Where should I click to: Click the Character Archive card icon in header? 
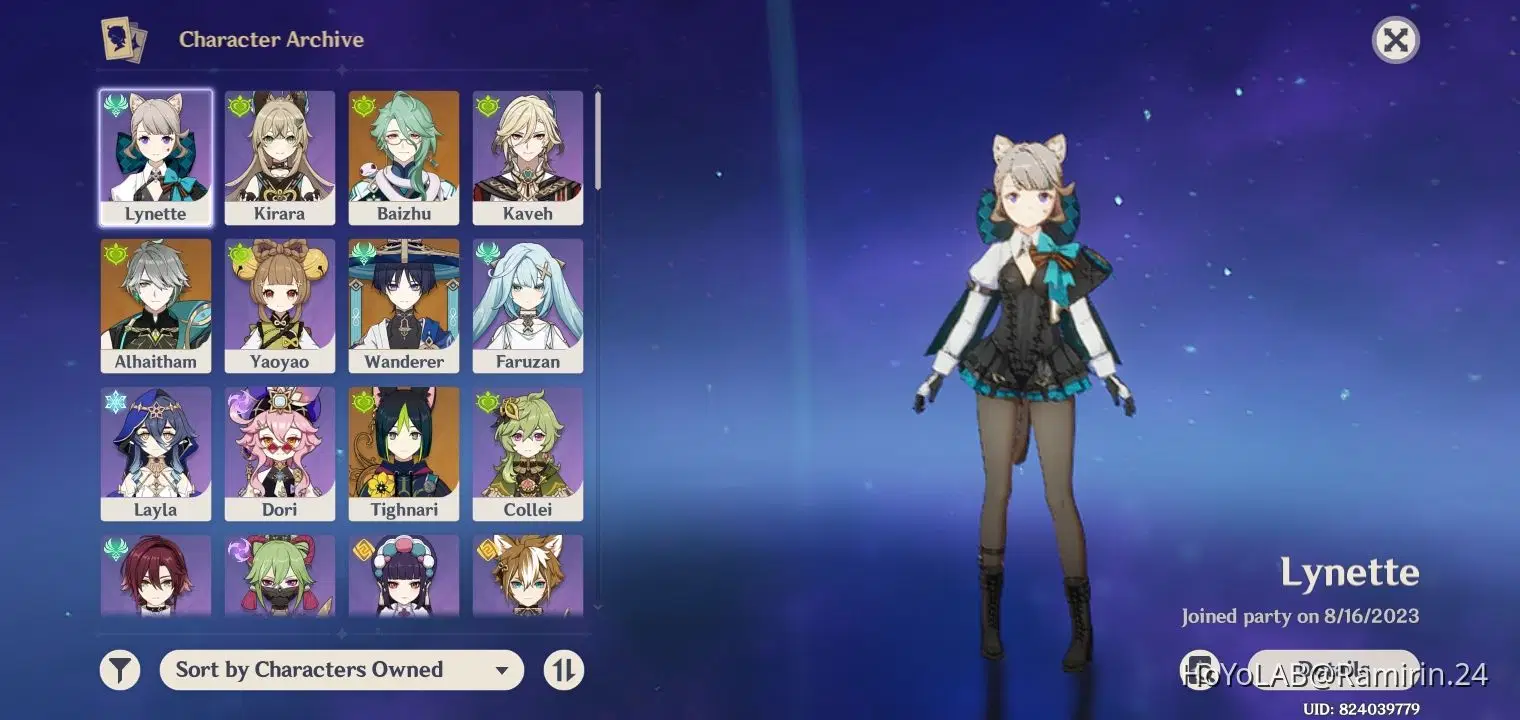click(x=122, y=39)
